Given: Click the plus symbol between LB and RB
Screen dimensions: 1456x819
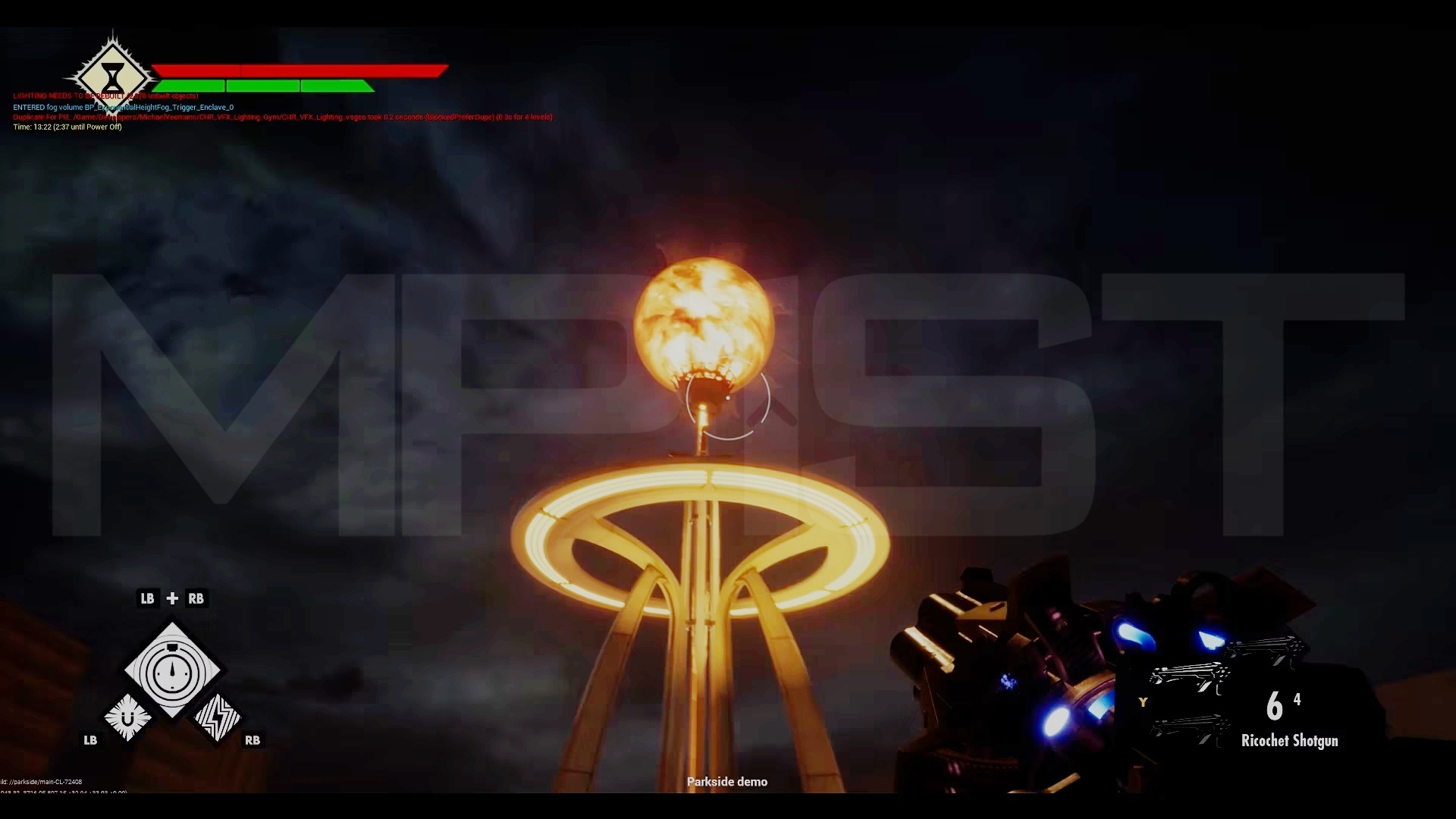Looking at the screenshot, I should click(x=172, y=598).
